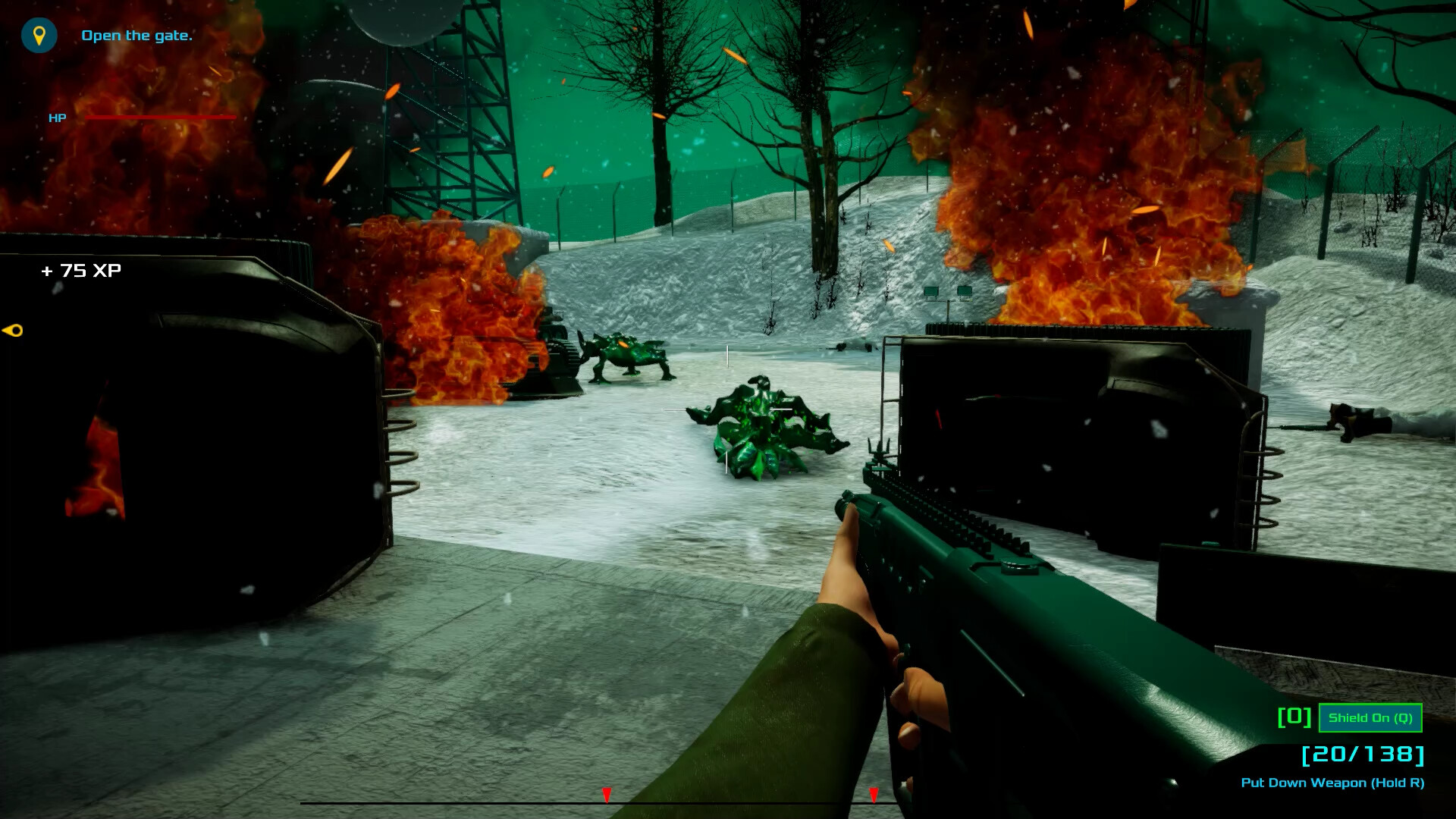
Task: Click the HP label in the health display
Action: click(x=56, y=118)
